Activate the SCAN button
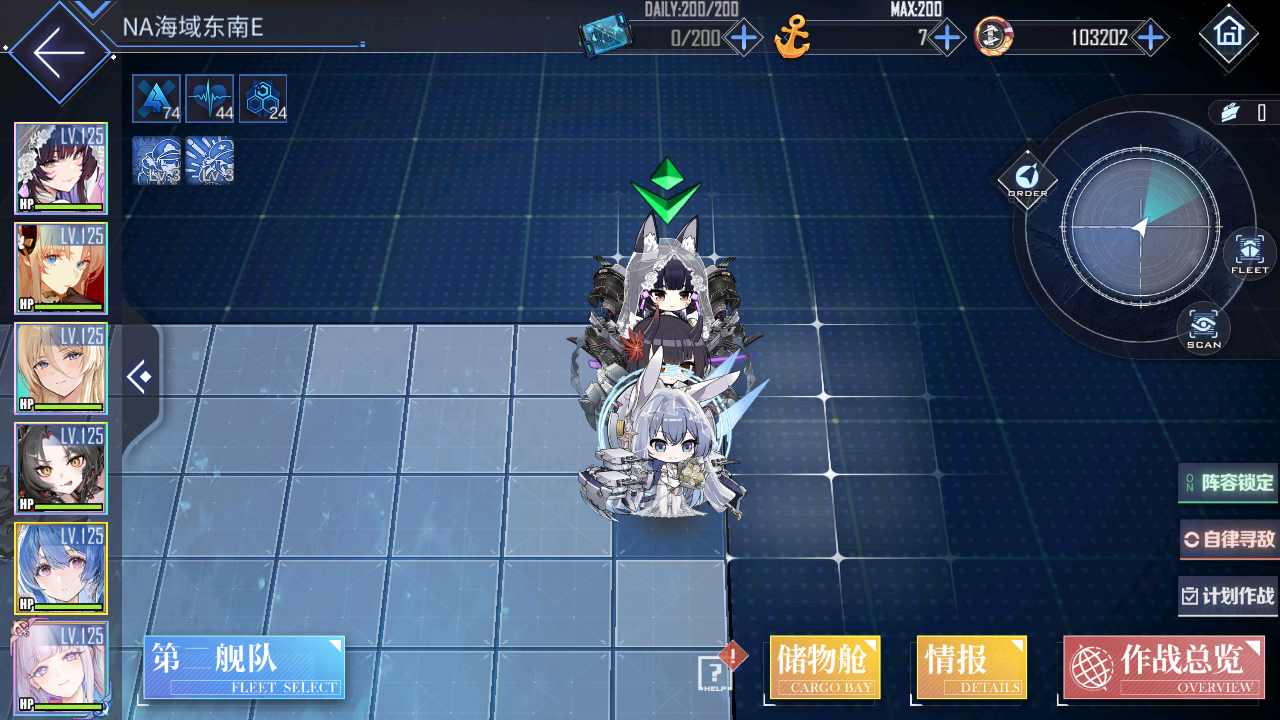Image resolution: width=1280 pixels, height=720 pixels. (1204, 328)
